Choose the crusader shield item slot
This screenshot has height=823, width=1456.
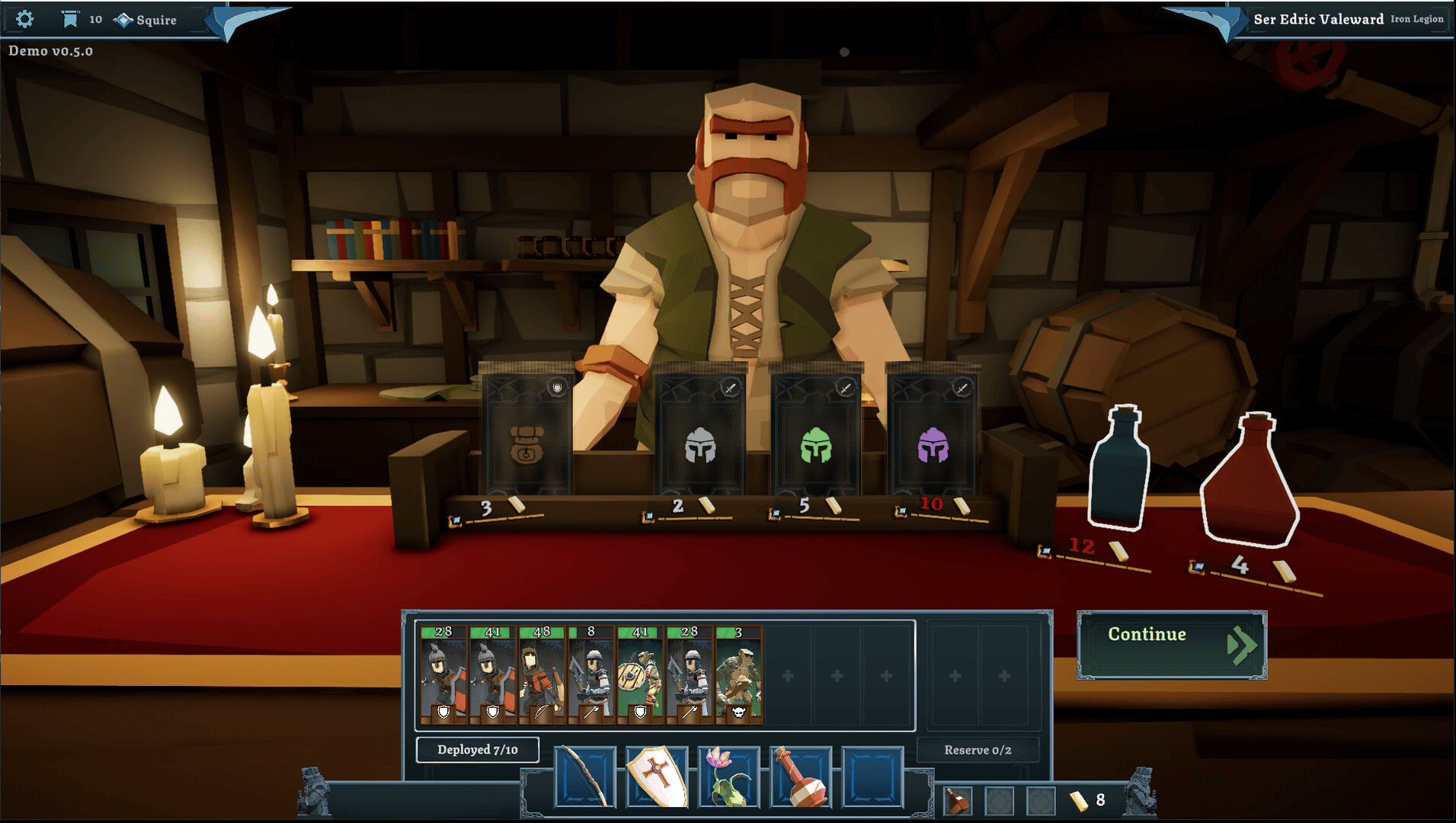pyautogui.click(x=657, y=777)
